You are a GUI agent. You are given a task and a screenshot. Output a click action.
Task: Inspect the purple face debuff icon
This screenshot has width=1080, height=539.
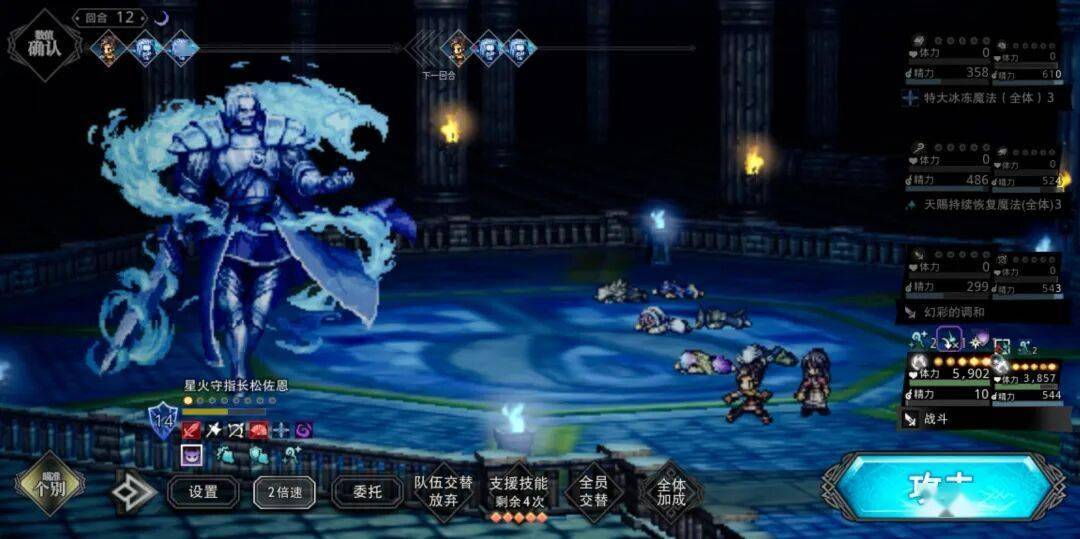191,455
